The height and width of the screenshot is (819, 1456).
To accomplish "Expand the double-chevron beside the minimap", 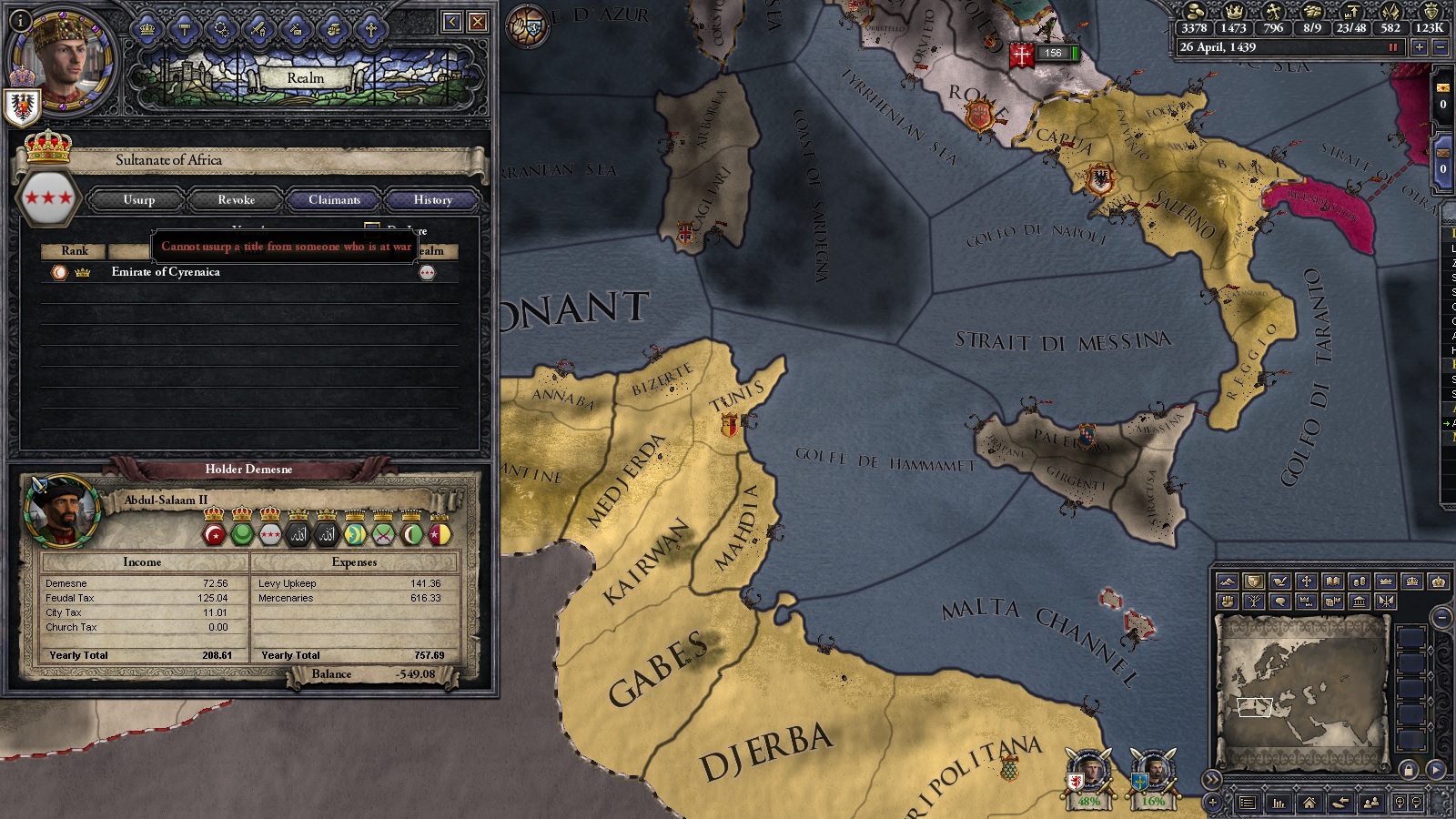I will (x=1212, y=778).
